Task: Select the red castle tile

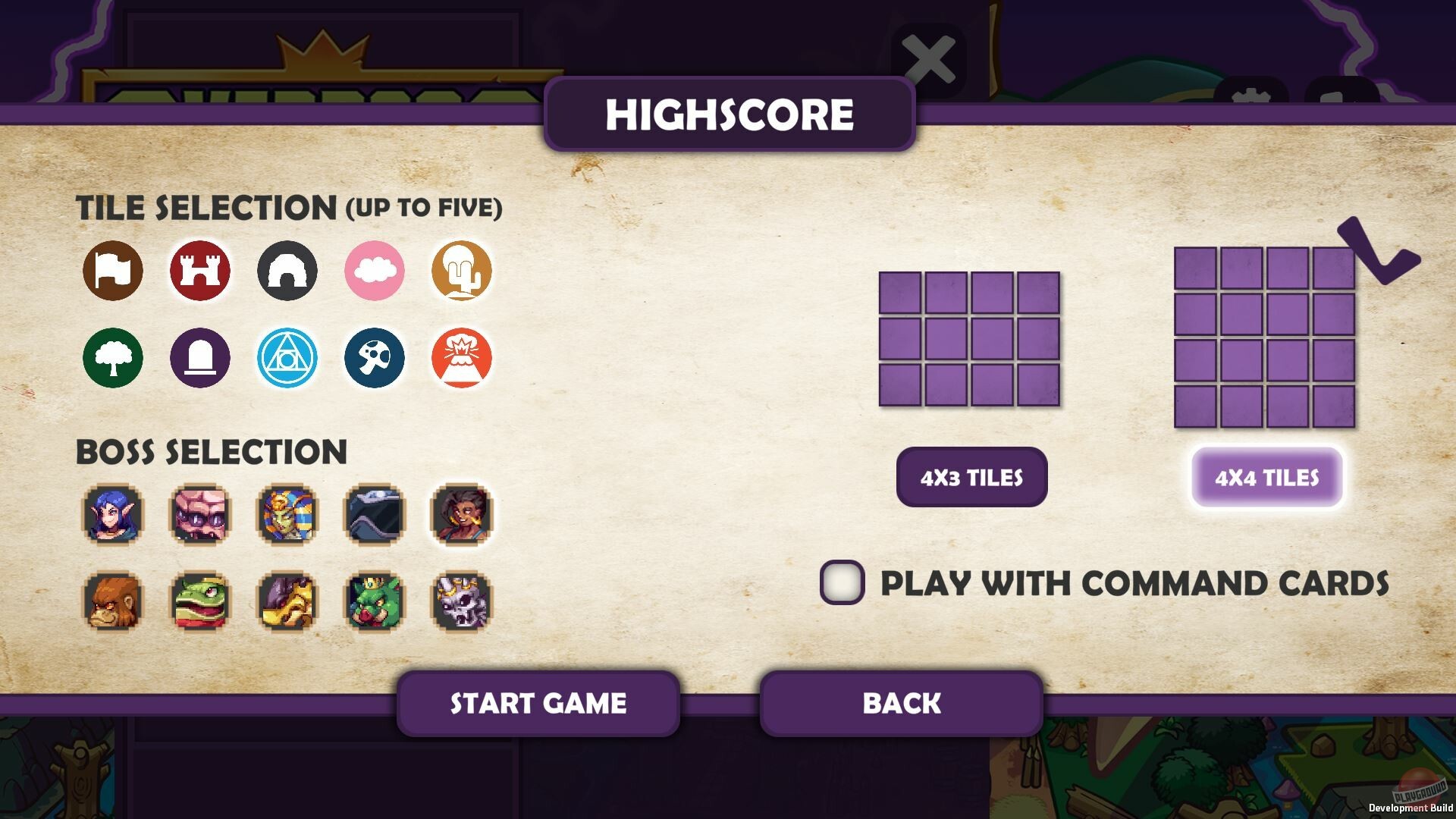Action: click(x=199, y=271)
